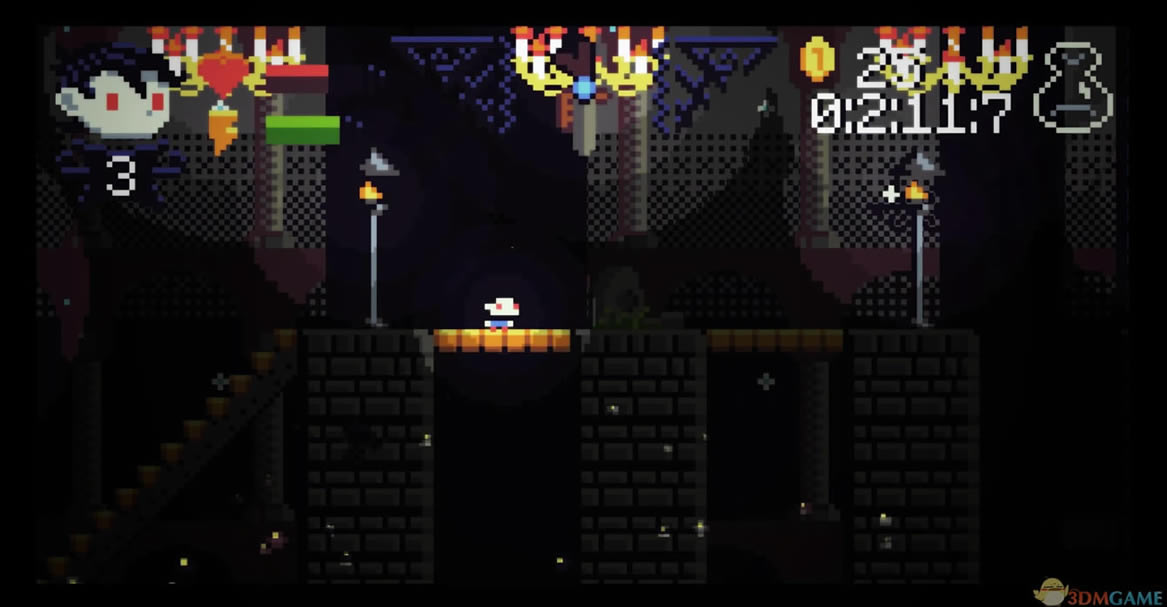
Task: Select the empty potion flask slot
Action: [x=1074, y=88]
